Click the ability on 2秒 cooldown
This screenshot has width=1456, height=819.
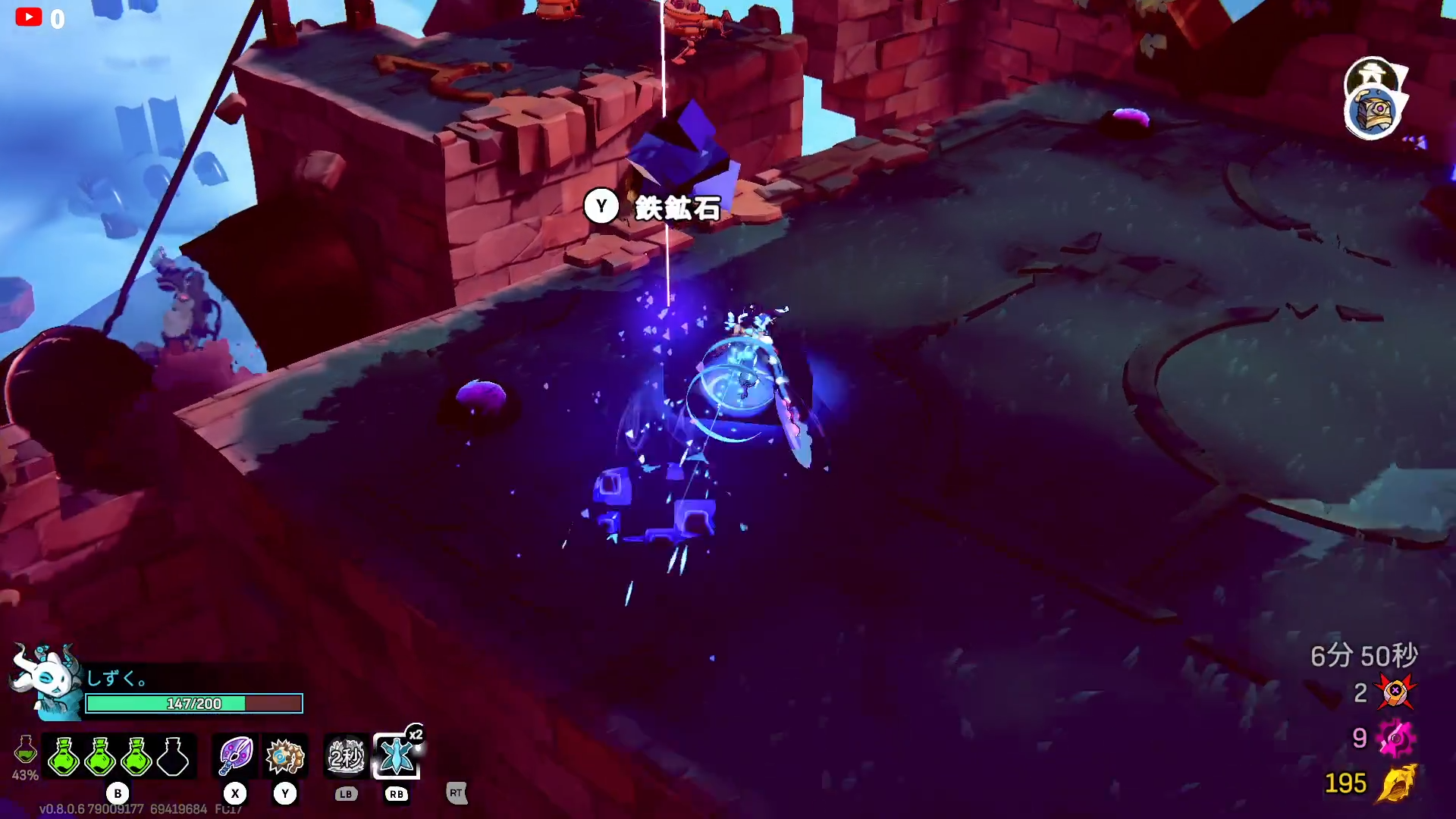click(x=347, y=756)
